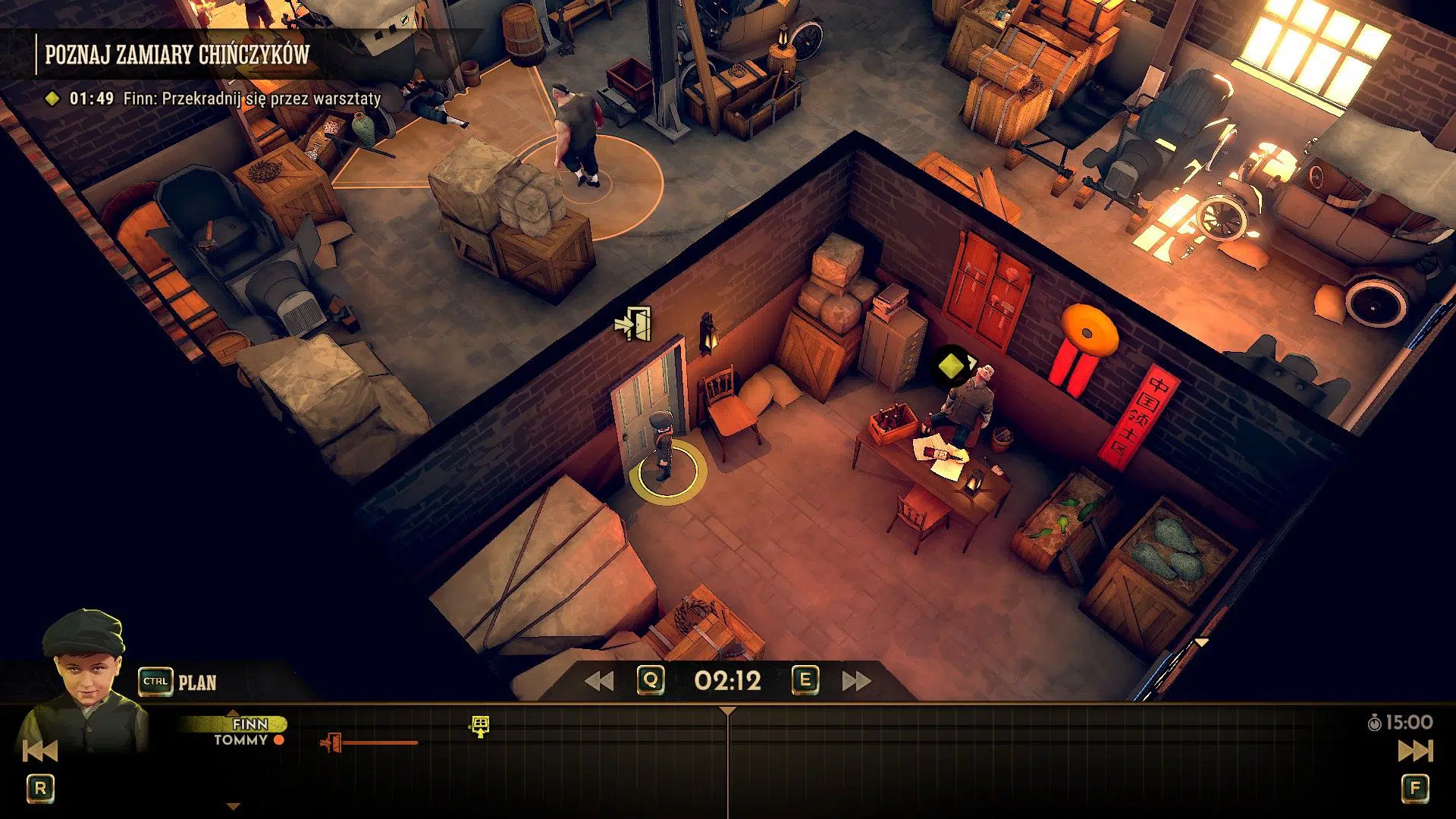The image size is (1456, 819).
Task: Jump to the start of the timeline
Action: pyautogui.click(x=39, y=751)
